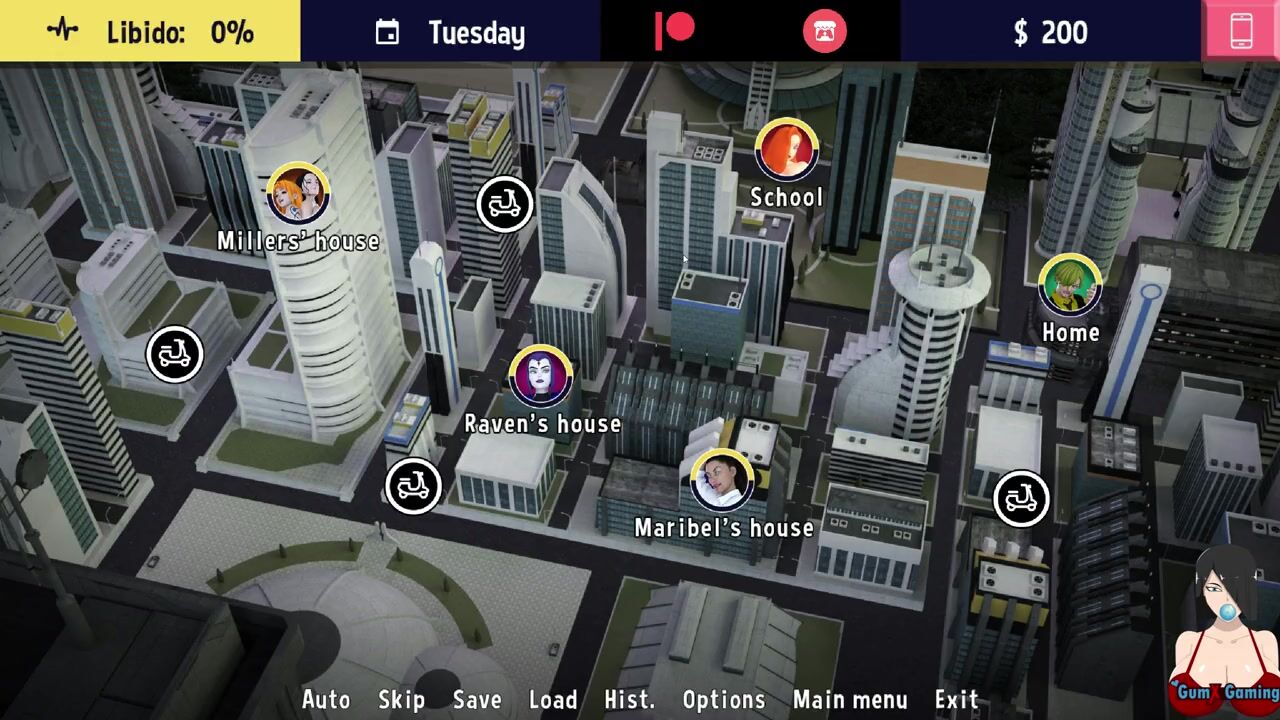
Task: Activate Skip in the quick menu
Action: pos(401,699)
